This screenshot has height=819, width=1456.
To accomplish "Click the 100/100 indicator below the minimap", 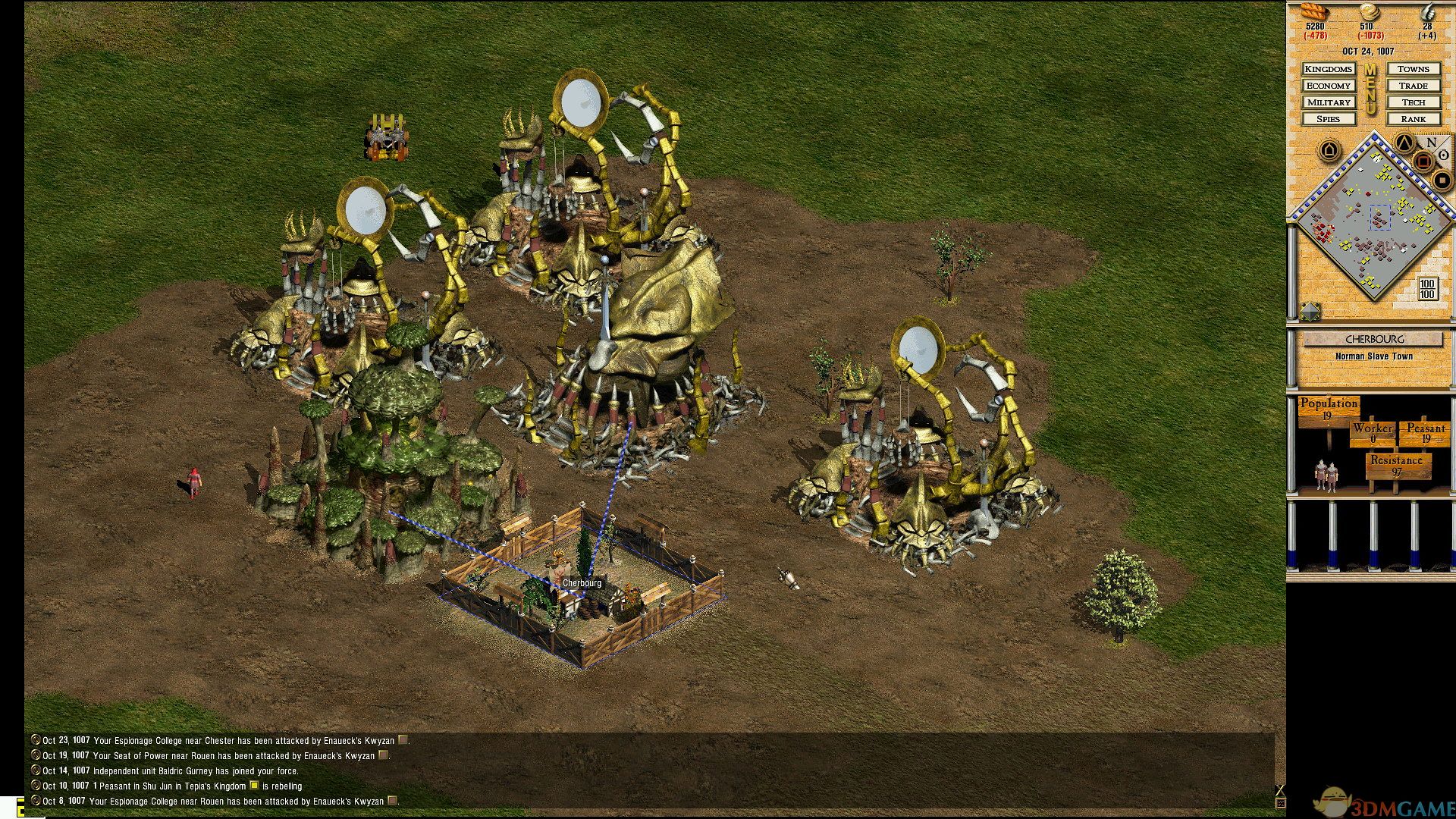I will point(1427,289).
